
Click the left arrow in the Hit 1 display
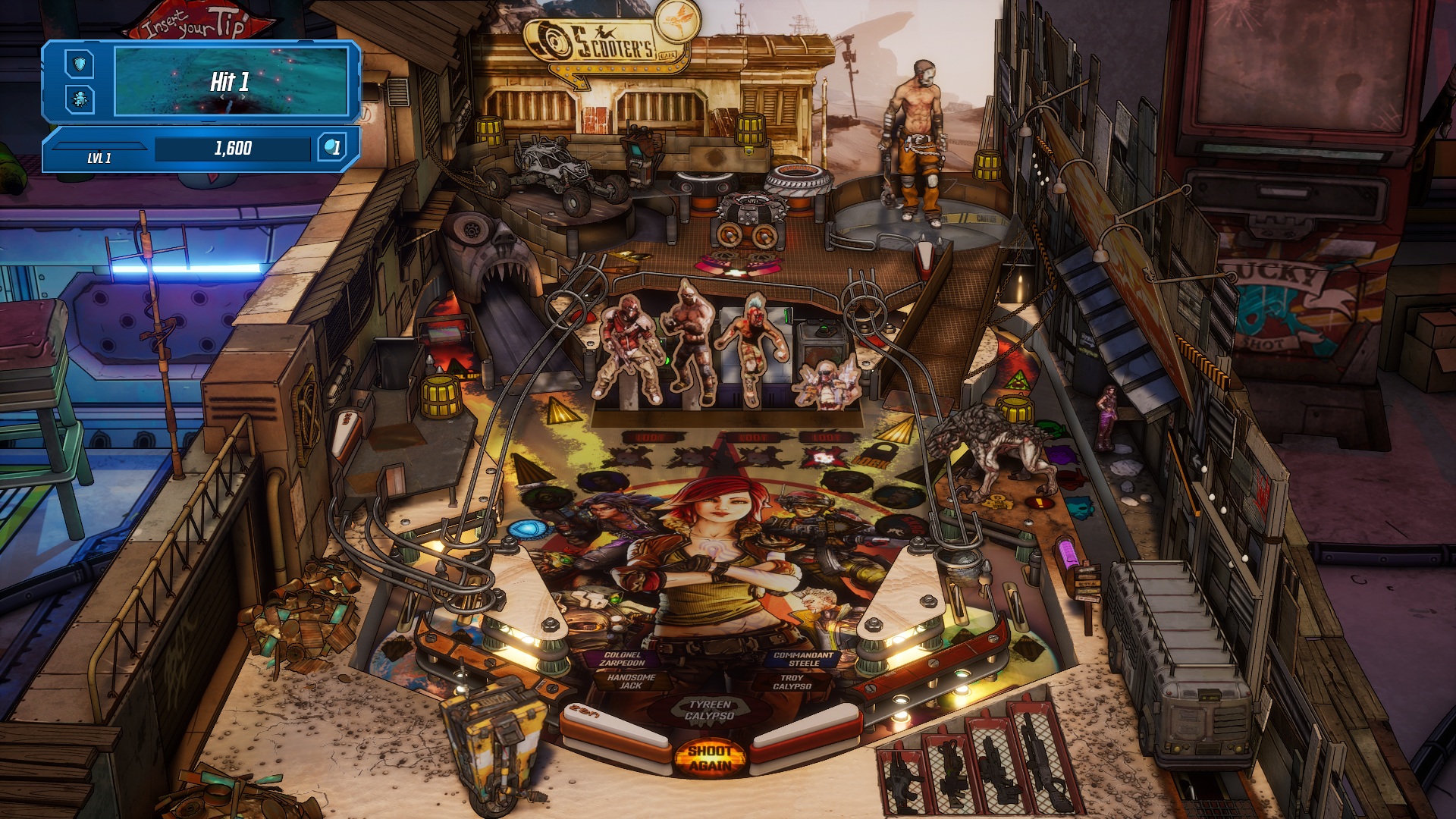[222, 96]
